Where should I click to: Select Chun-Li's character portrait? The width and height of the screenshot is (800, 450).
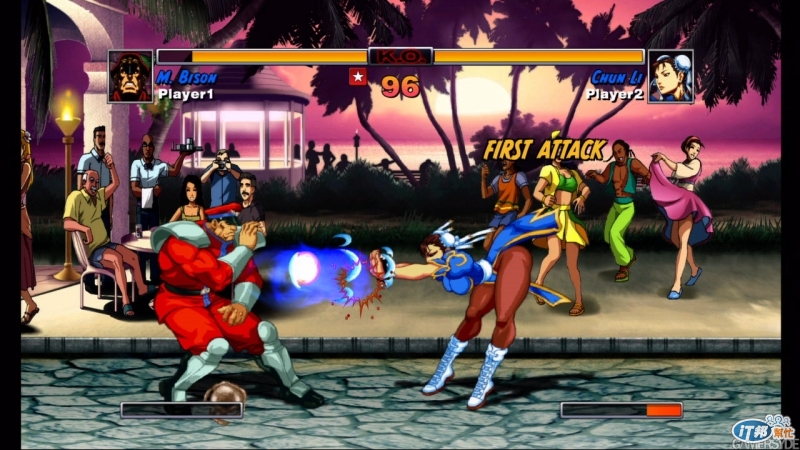(670, 76)
